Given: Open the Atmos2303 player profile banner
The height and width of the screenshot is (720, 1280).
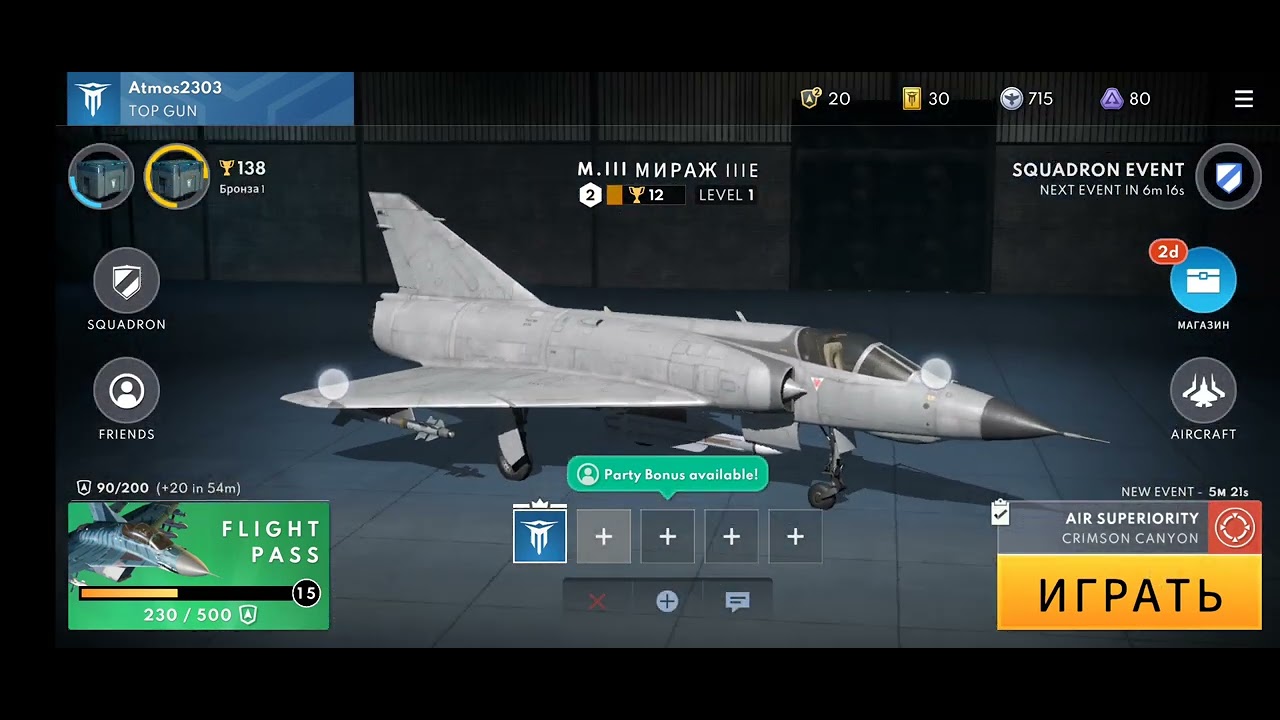Looking at the screenshot, I should (x=210, y=99).
